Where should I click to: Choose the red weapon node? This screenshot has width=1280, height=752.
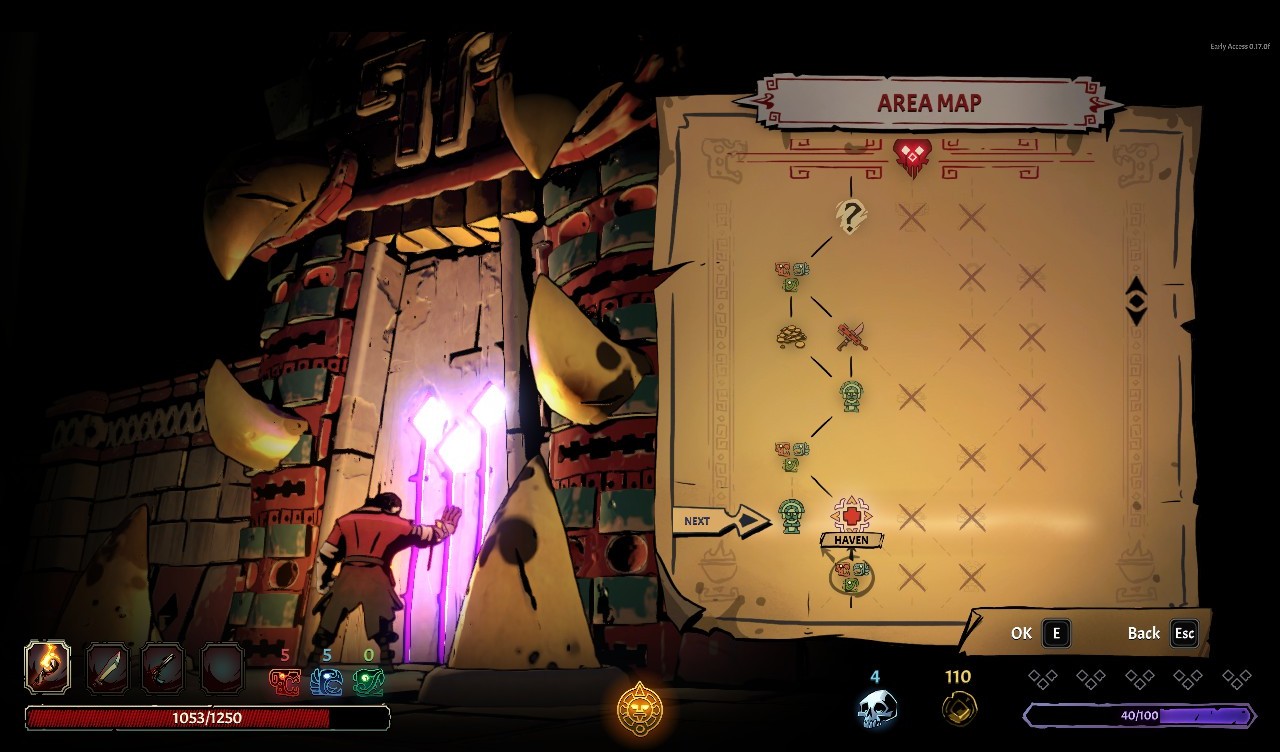coord(851,336)
